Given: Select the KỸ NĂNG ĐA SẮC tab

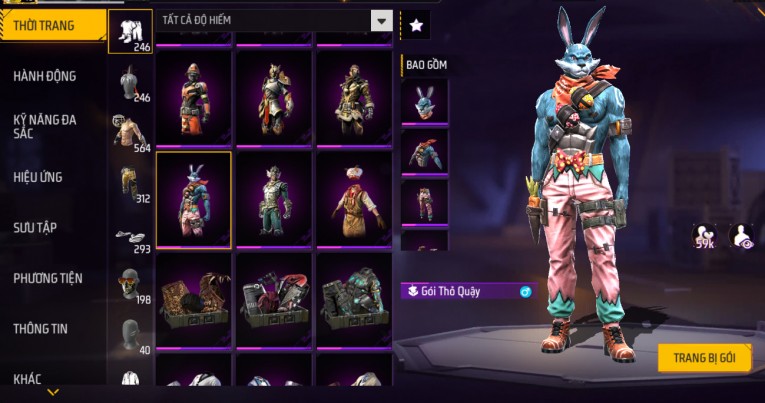Looking at the screenshot, I should [x=45, y=126].
